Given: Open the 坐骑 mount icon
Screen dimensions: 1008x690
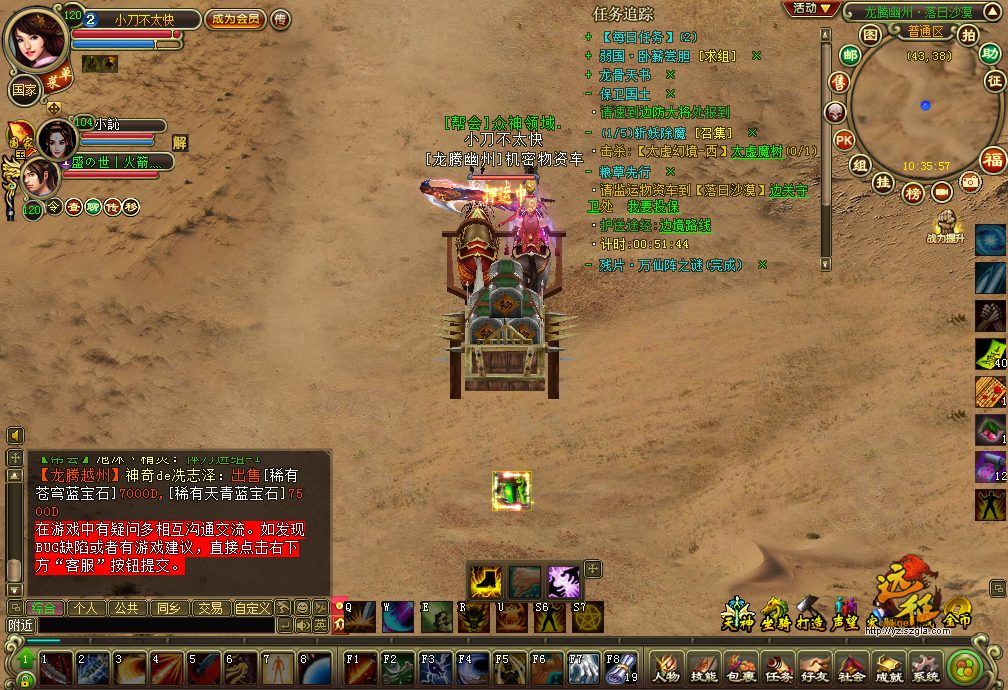Looking at the screenshot, I should (x=774, y=612).
